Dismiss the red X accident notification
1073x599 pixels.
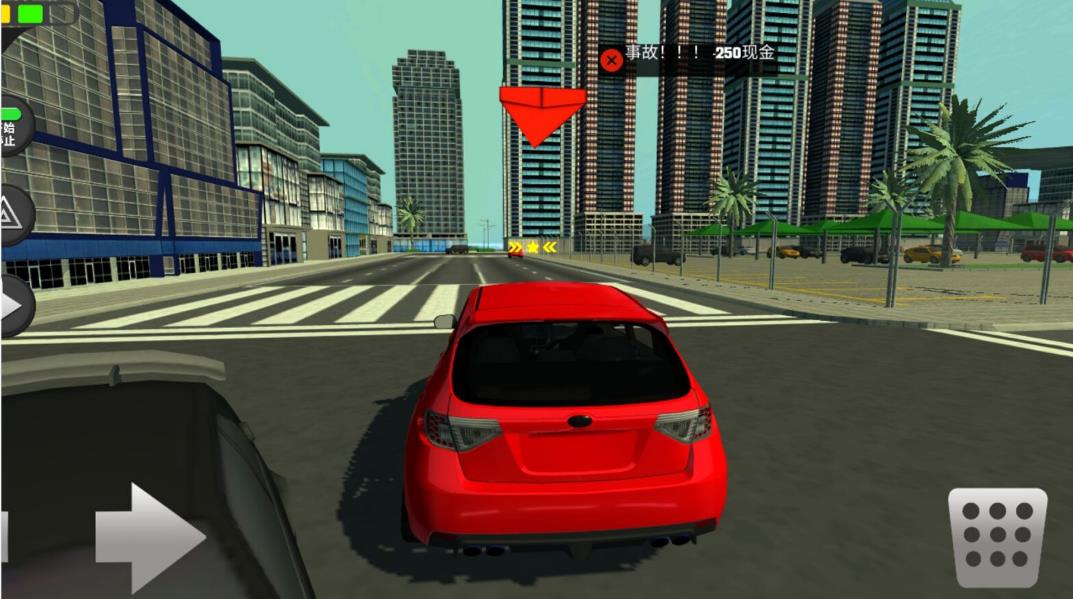pyautogui.click(x=611, y=60)
